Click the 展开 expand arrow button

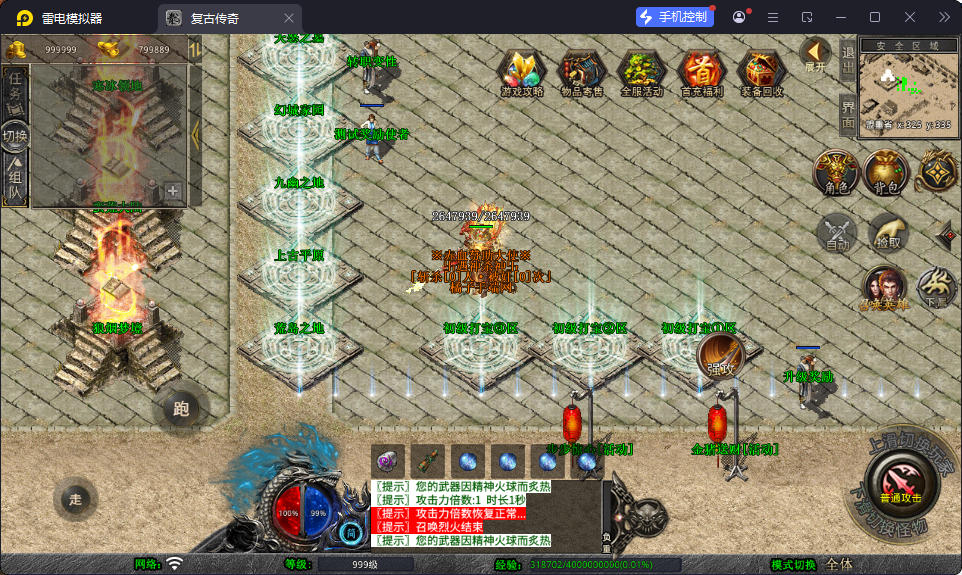pos(815,54)
